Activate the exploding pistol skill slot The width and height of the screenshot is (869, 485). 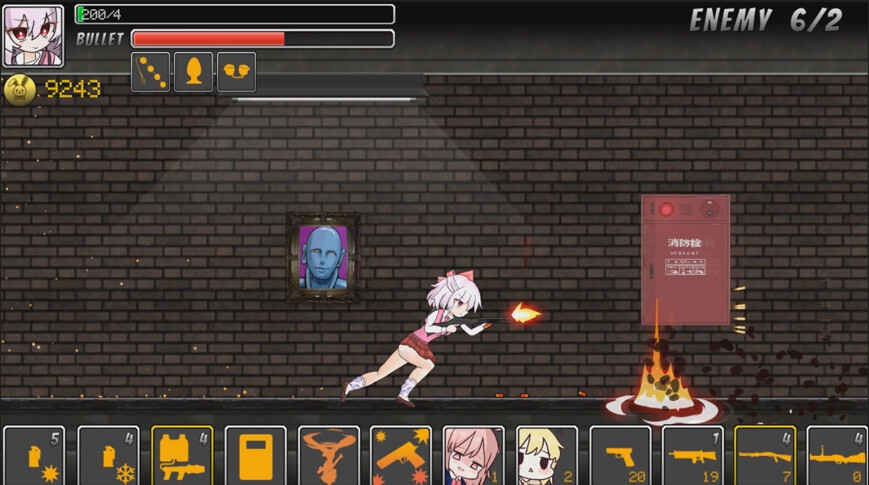(x=401, y=457)
